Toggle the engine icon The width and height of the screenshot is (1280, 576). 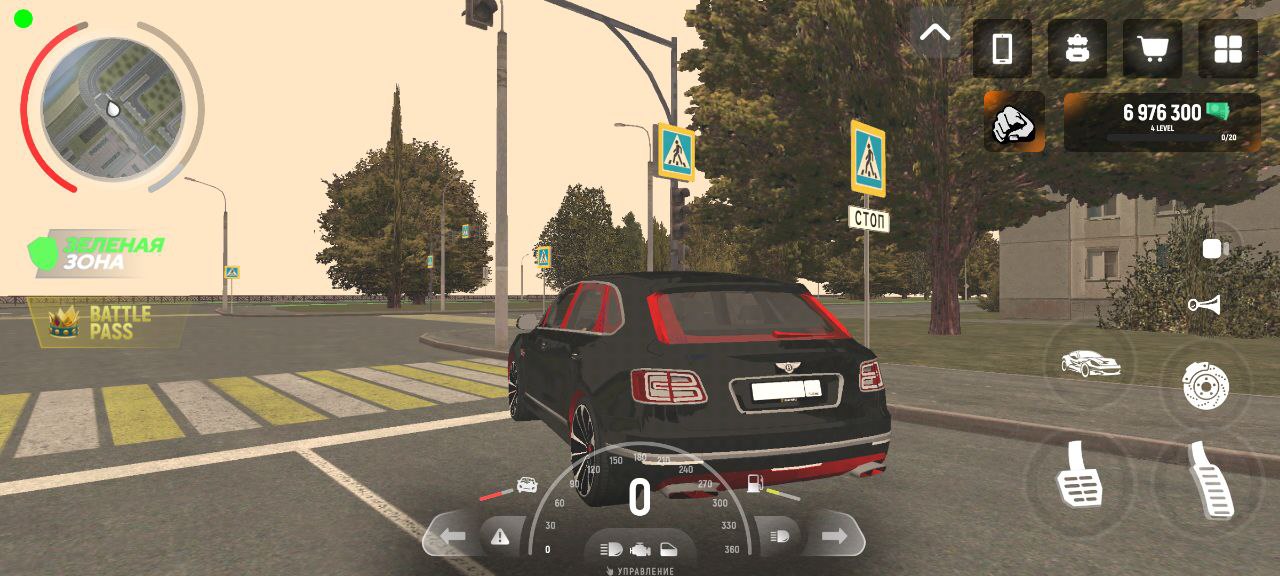click(x=640, y=549)
